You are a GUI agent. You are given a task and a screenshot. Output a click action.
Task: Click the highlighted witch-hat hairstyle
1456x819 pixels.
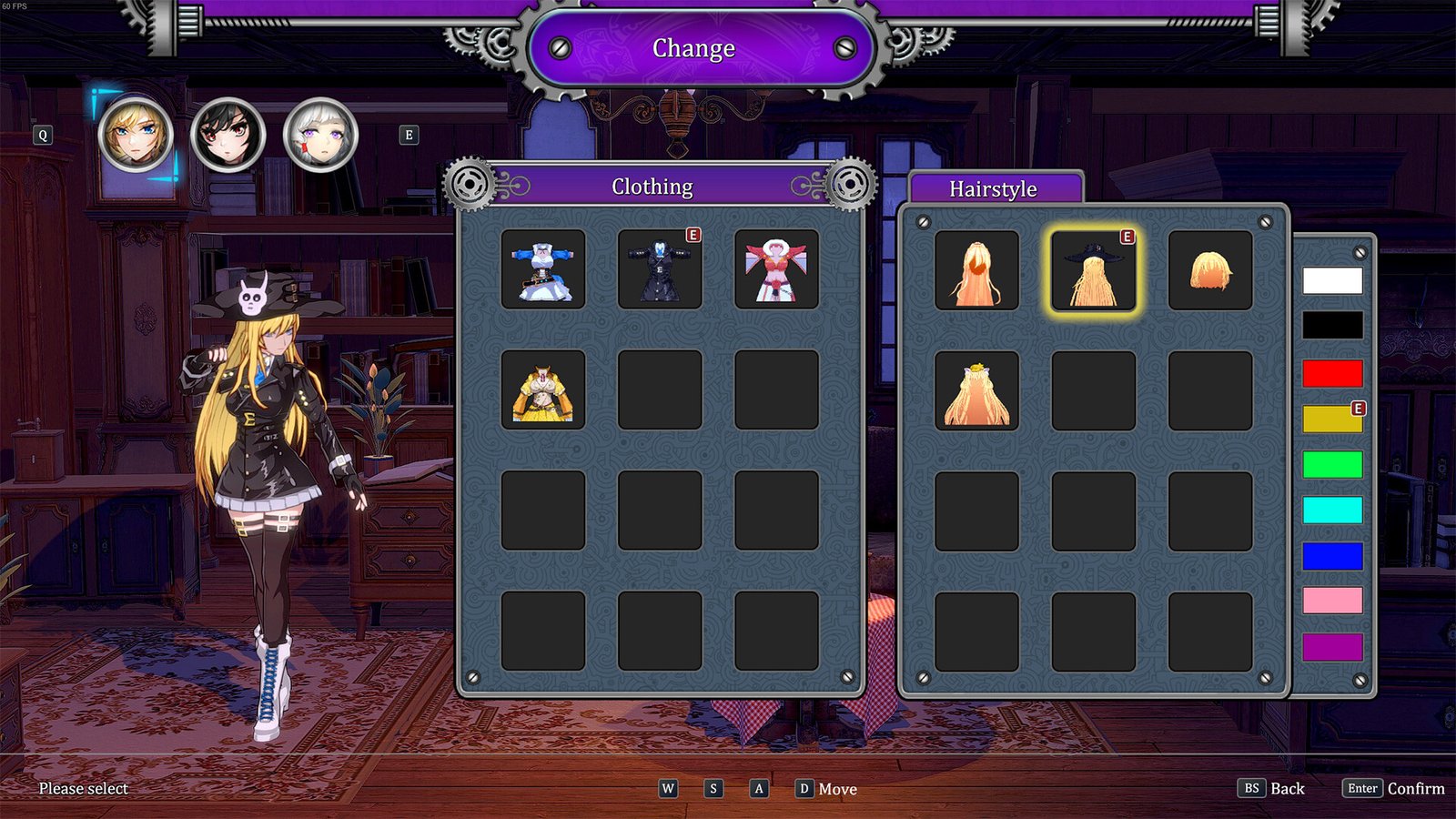point(1092,270)
